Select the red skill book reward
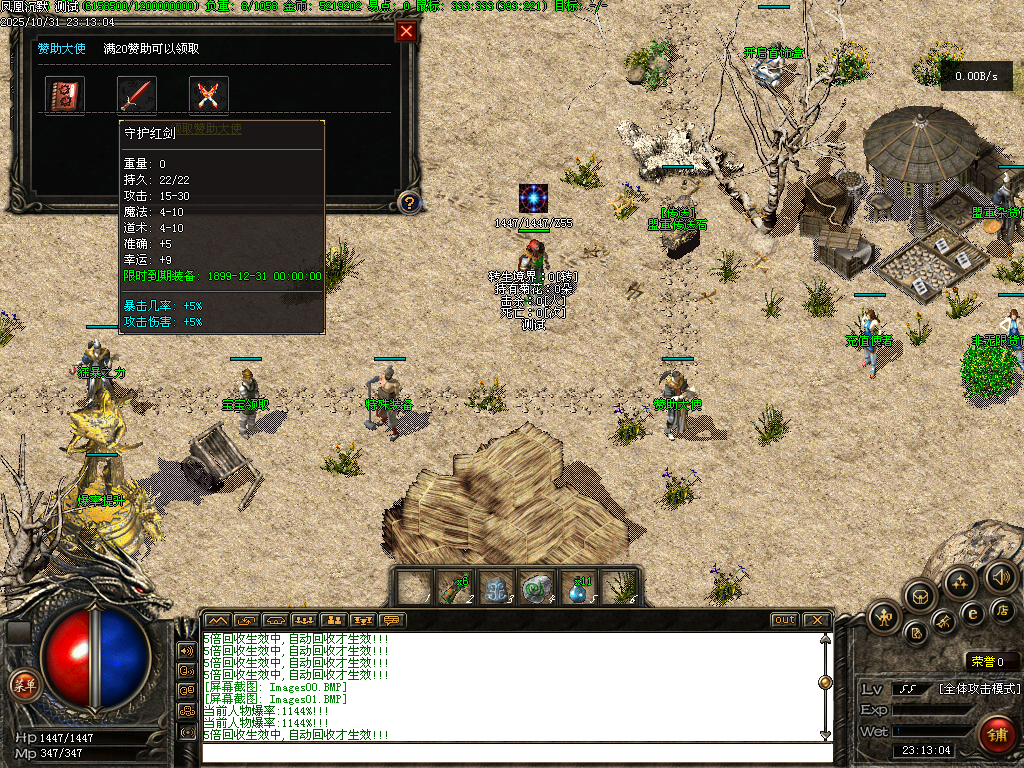Image resolution: width=1024 pixels, height=768 pixels. click(65, 95)
